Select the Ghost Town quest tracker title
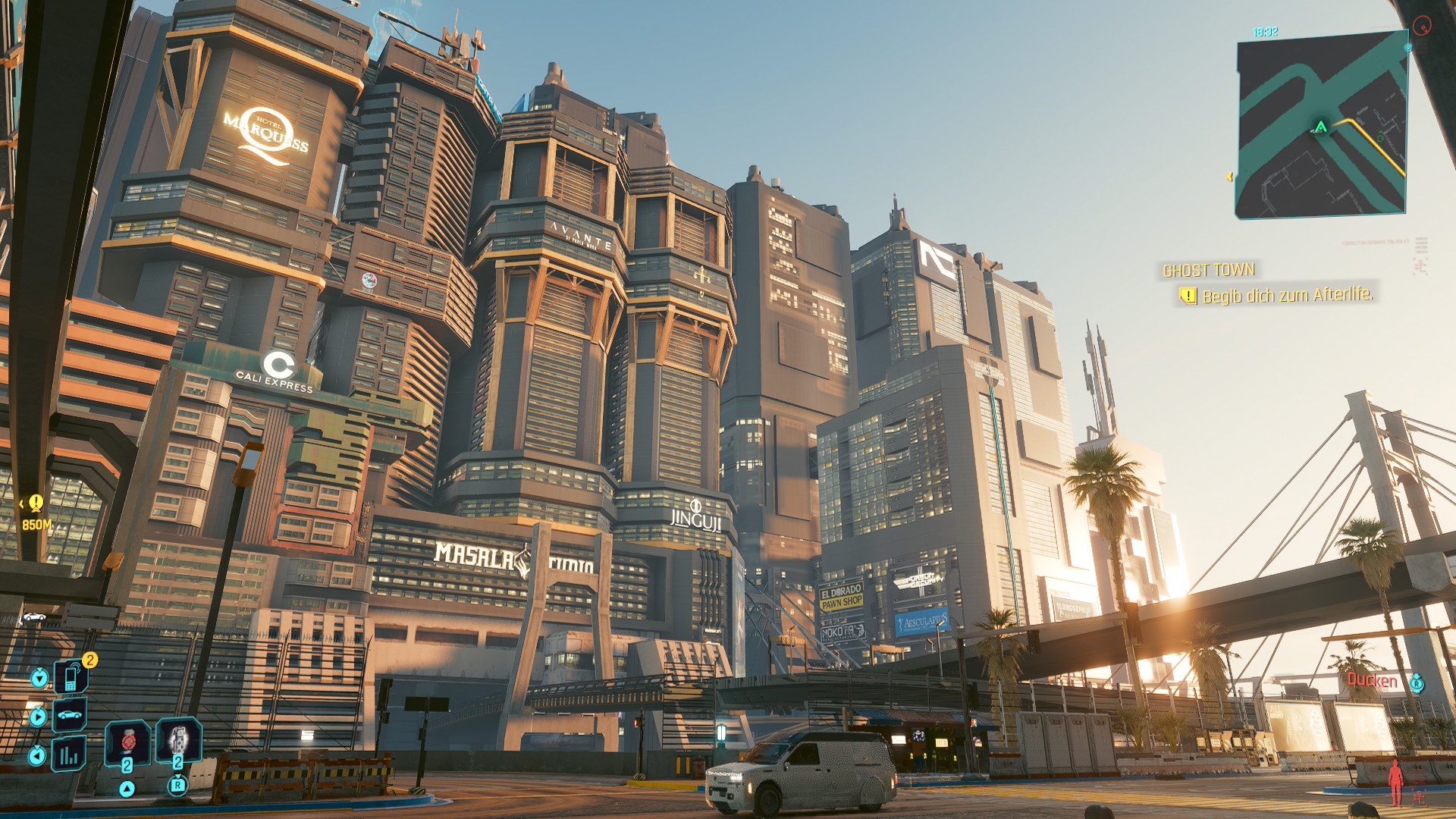 pos(1208,270)
